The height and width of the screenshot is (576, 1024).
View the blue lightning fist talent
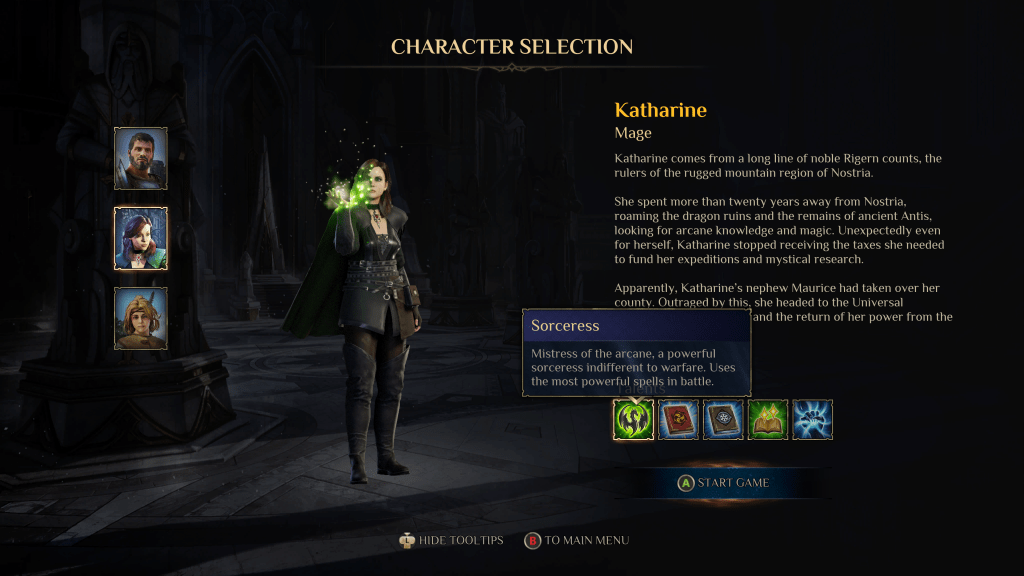(x=813, y=420)
